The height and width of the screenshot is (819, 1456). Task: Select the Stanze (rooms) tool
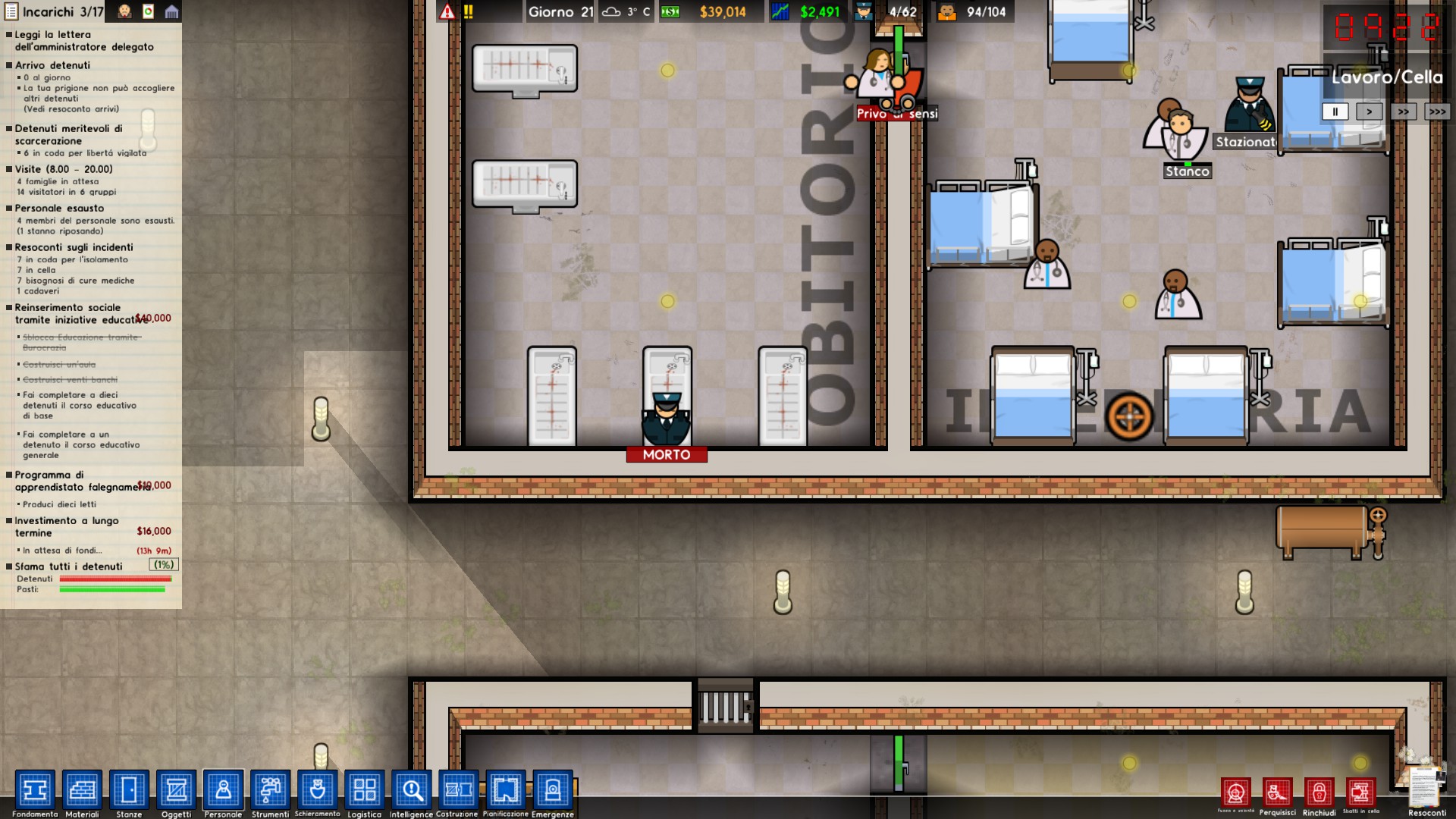[x=130, y=791]
